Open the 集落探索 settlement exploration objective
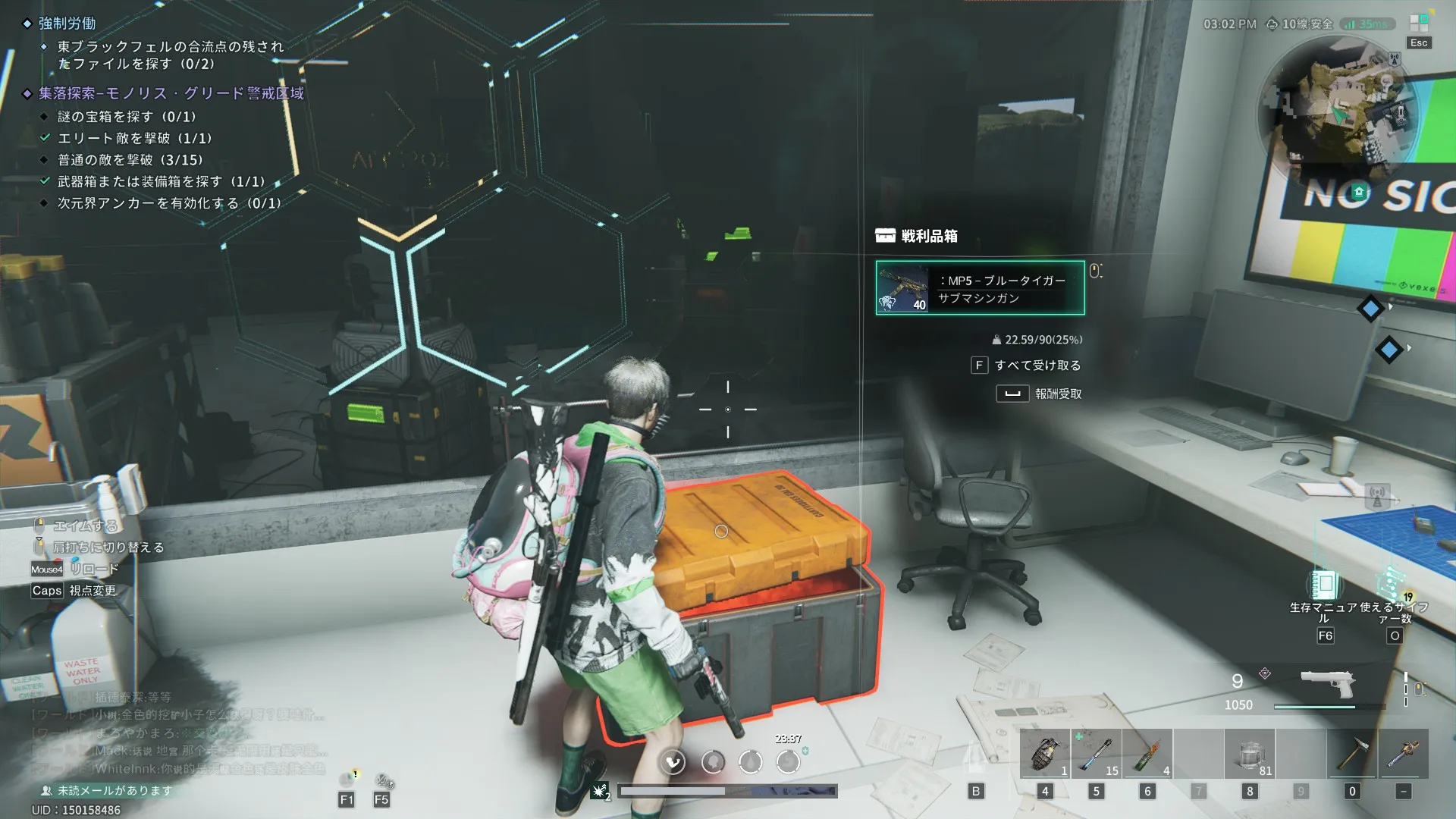Image resolution: width=1456 pixels, height=819 pixels. [171, 93]
